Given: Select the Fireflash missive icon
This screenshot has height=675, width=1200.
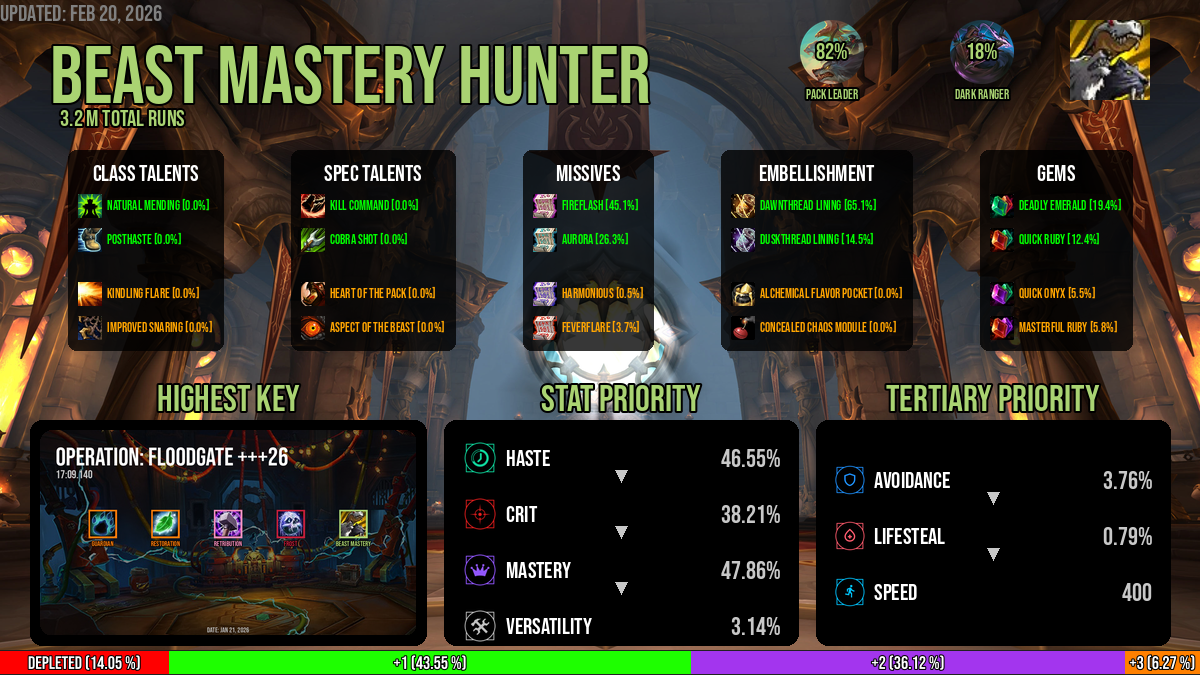Looking at the screenshot, I should pyautogui.click(x=545, y=205).
